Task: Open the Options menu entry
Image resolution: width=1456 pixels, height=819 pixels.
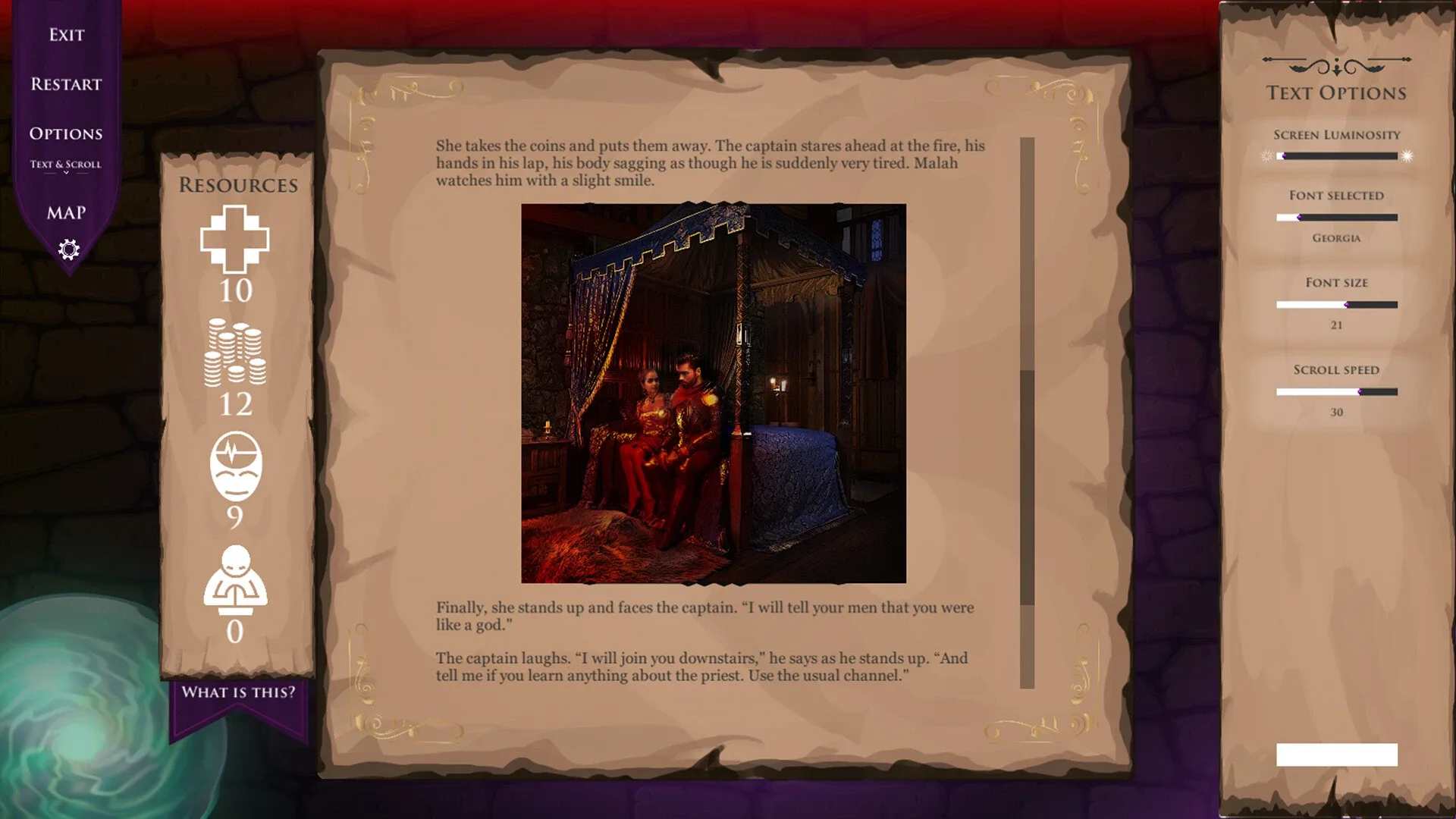Action: click(66, 133)
